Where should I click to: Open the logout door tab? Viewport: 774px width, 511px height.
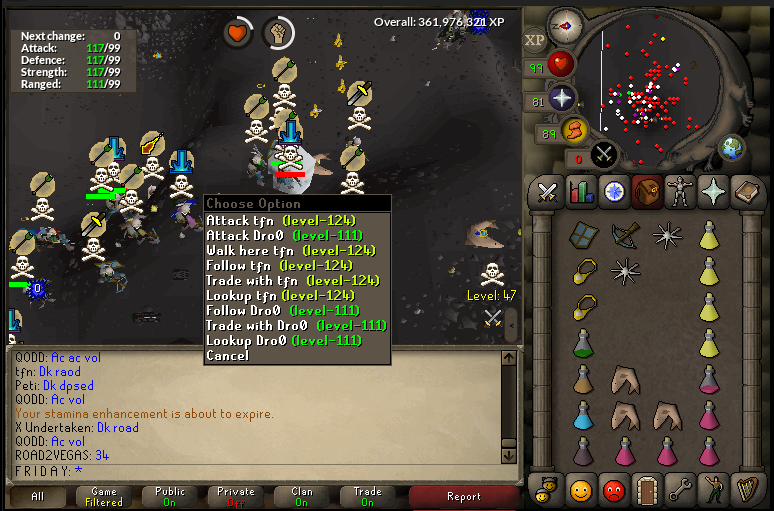pos(647,490)
